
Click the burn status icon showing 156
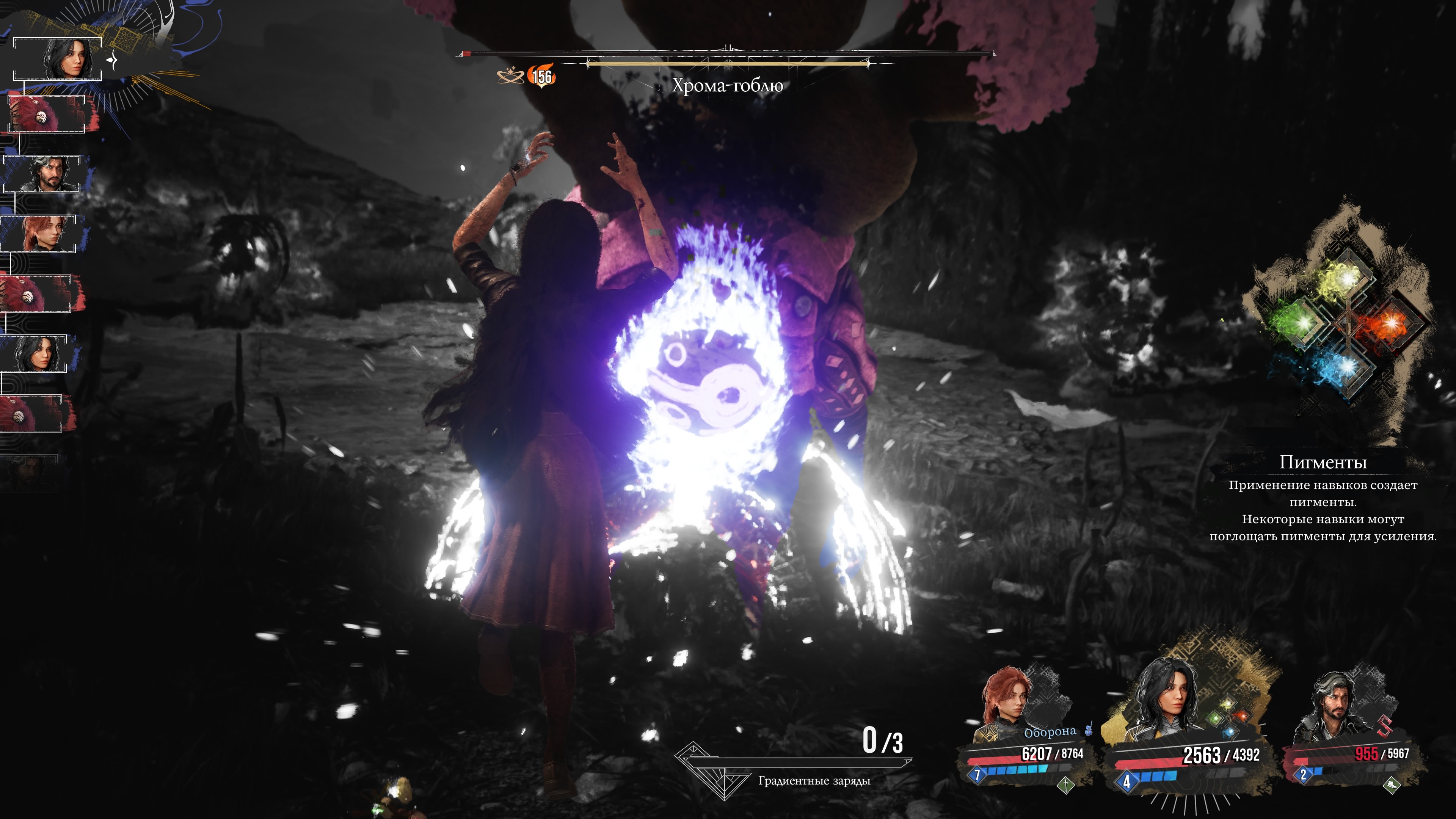pos(541,76)
